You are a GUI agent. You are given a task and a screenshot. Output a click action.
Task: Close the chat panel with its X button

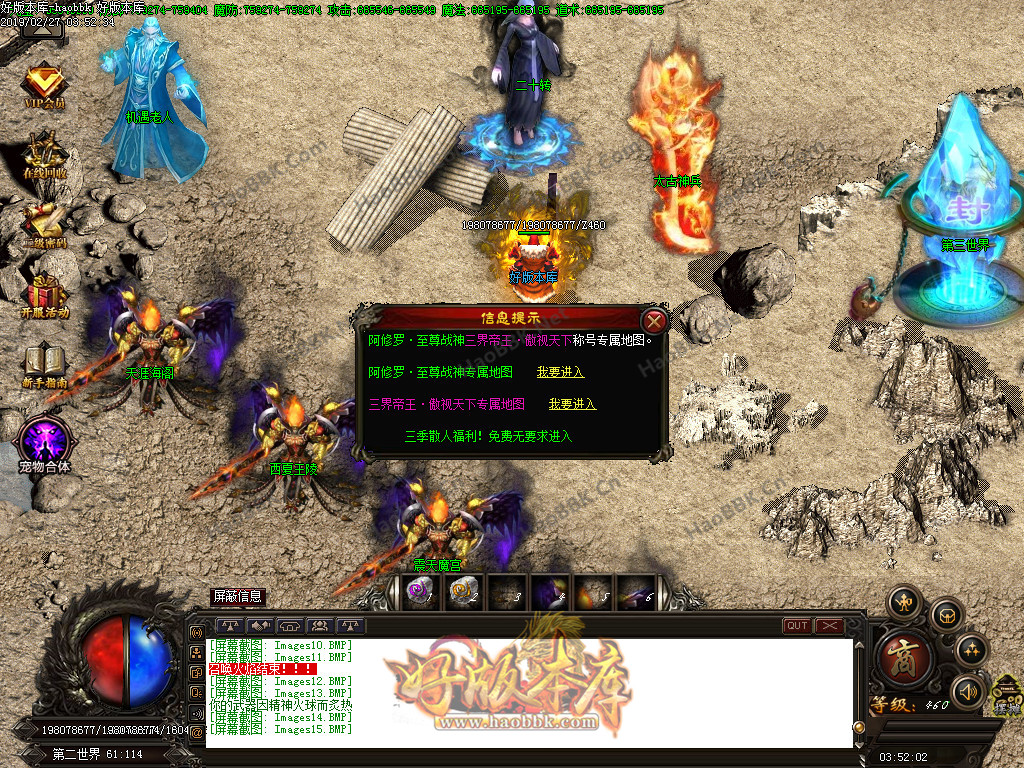(x=829, y=626)
